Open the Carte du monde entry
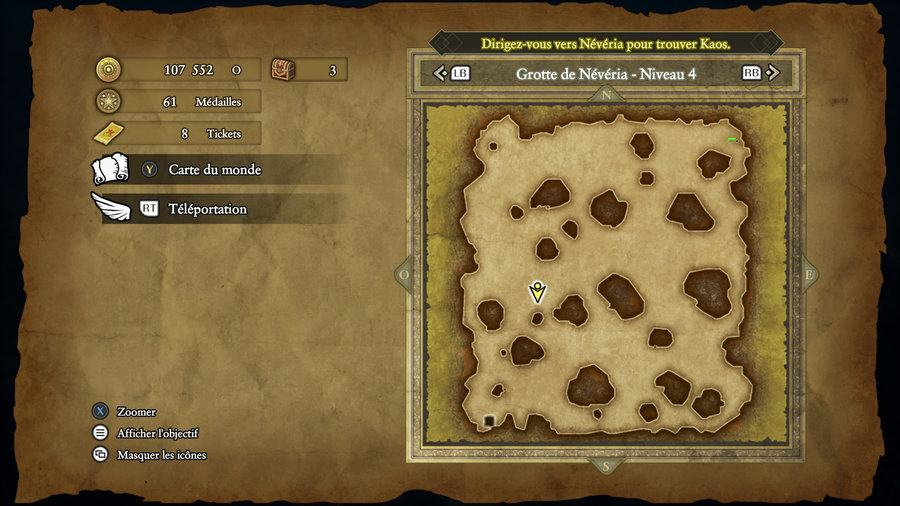This screenshot has width=900, height=506. [x=214, y=170]
